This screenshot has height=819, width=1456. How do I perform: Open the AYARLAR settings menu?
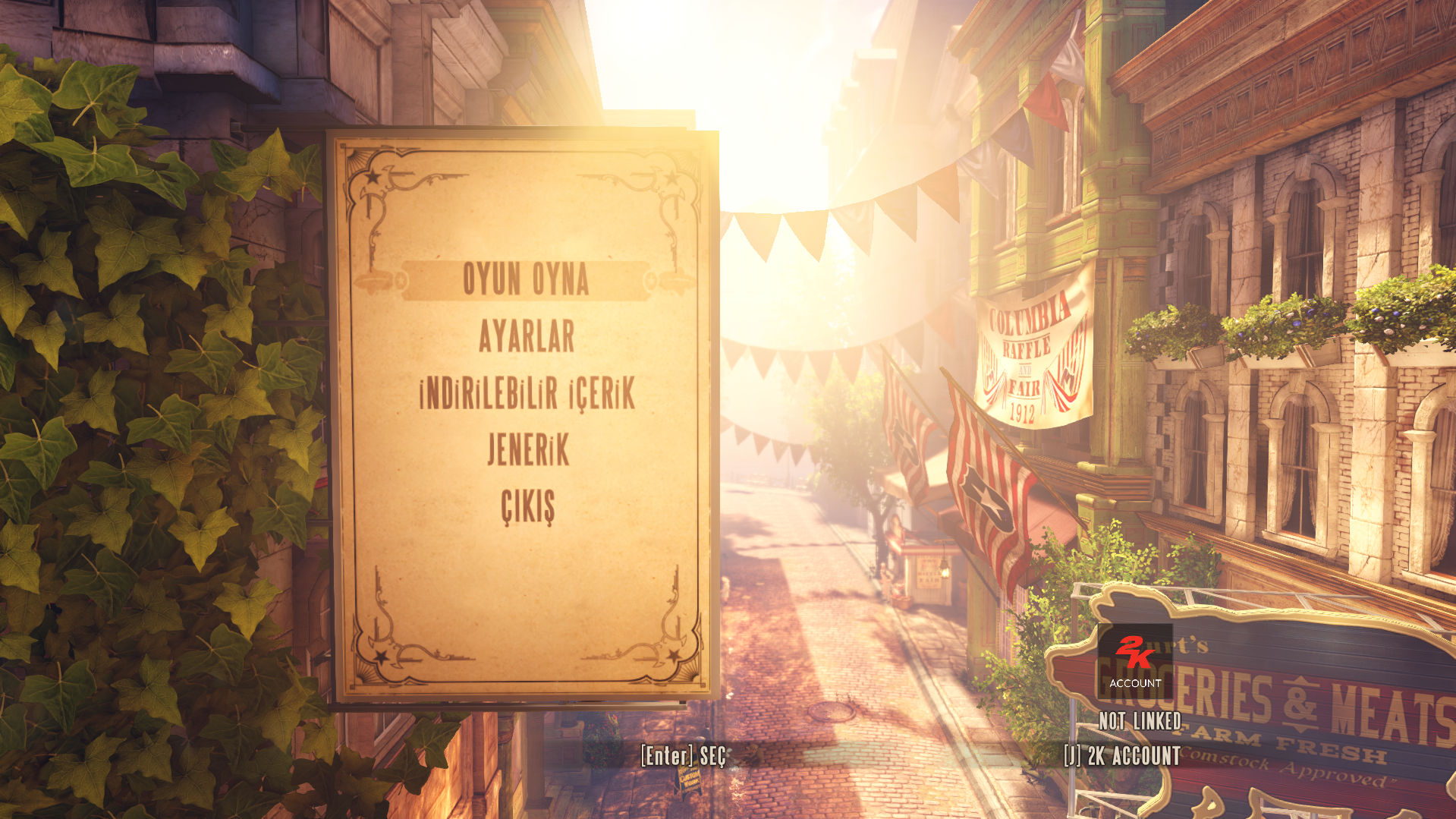click(x=527, y=336)
